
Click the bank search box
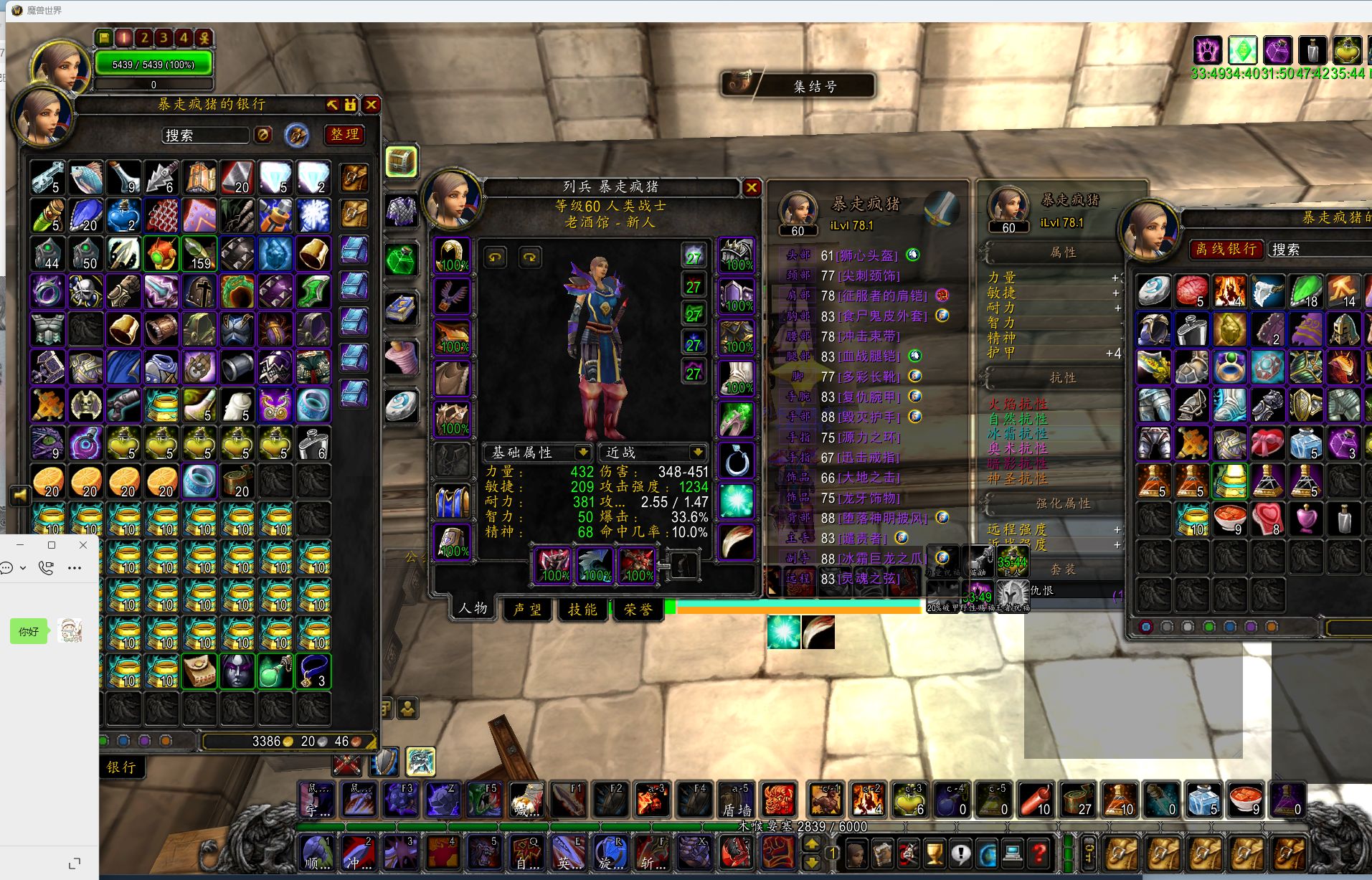click(206, 135)
